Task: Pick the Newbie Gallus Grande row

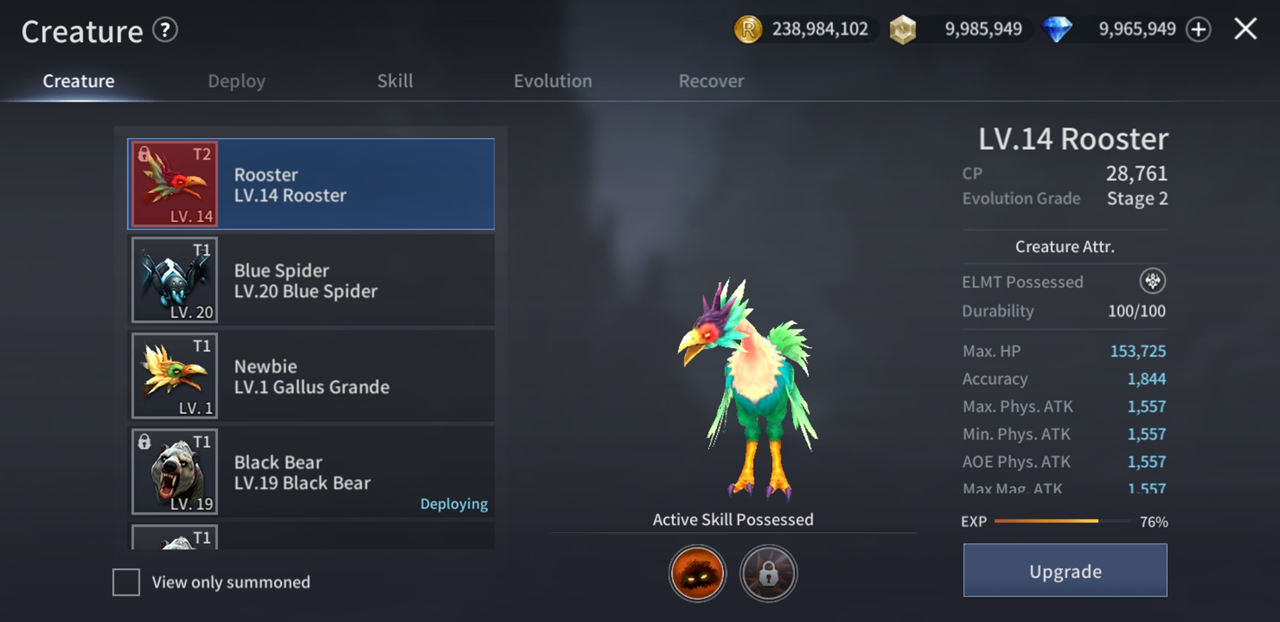Action: click(x=311, y=376)
